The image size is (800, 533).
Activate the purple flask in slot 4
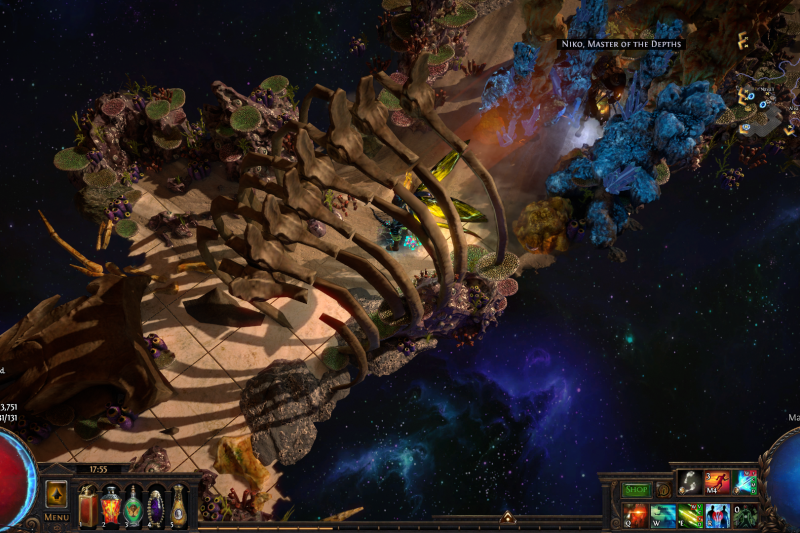(x=156, y=506)
